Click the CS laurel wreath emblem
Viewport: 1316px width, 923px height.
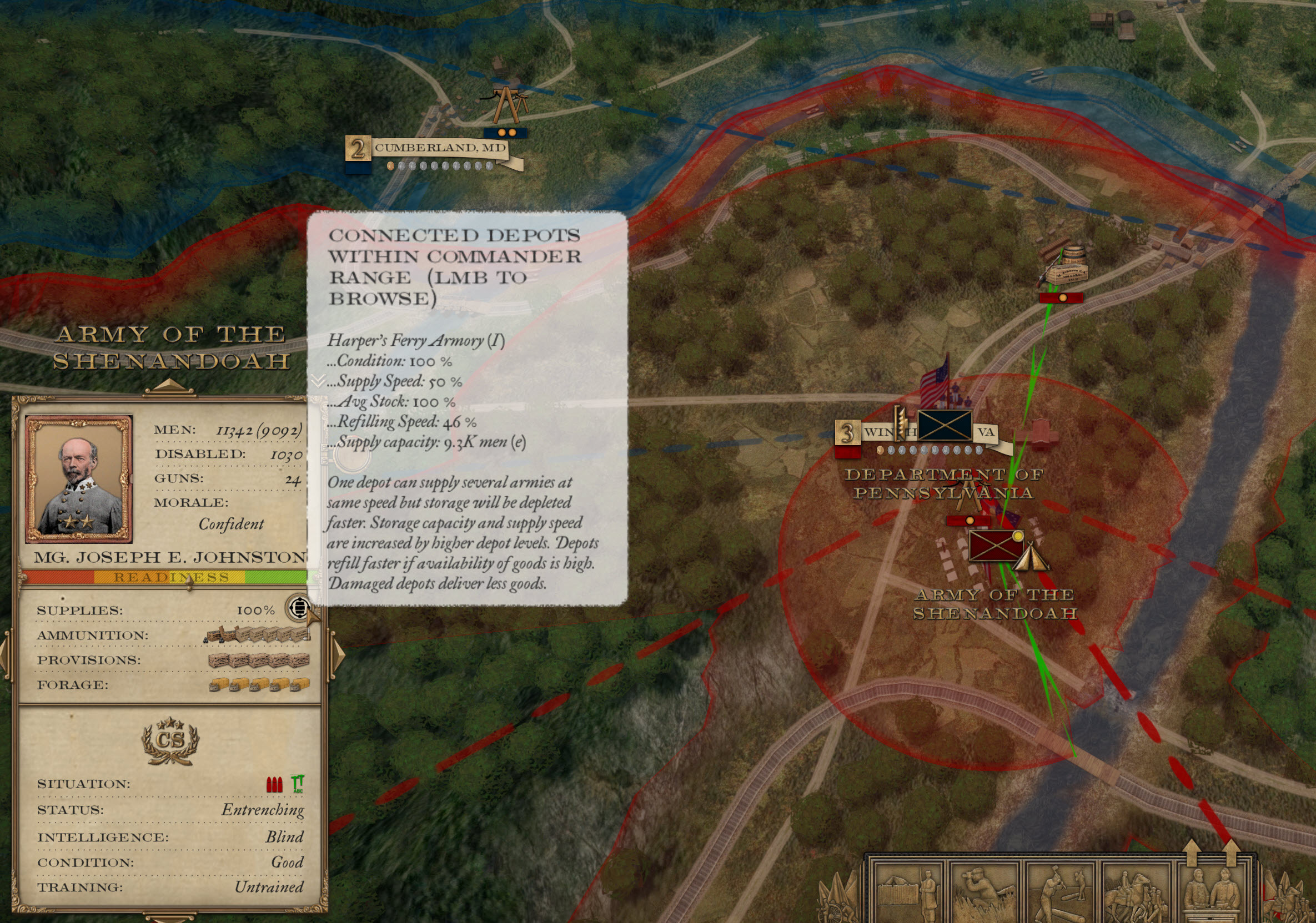(x=170, y=742)
